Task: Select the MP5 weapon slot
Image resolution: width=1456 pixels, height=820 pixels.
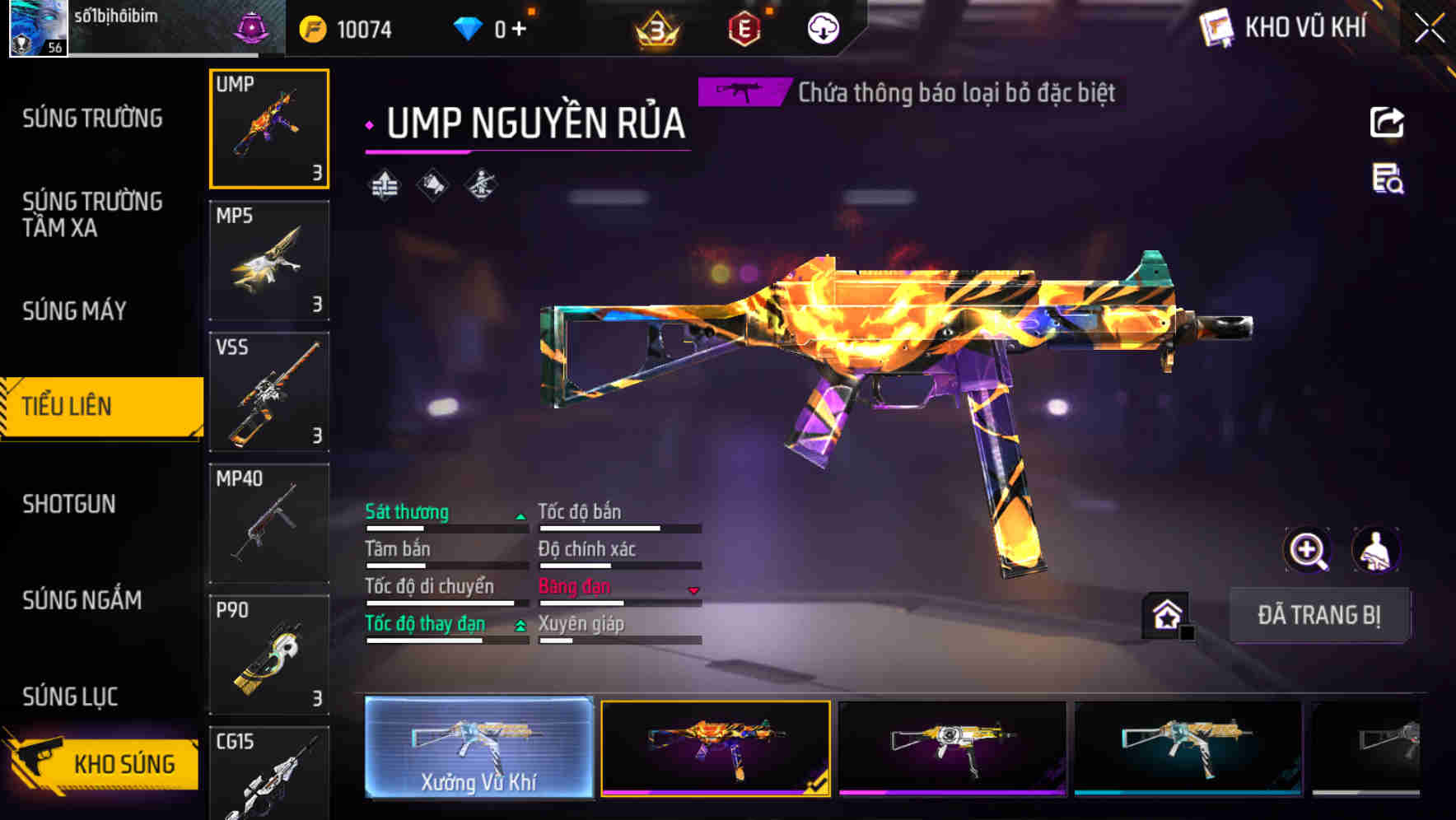Action: (x=269, y=260)
